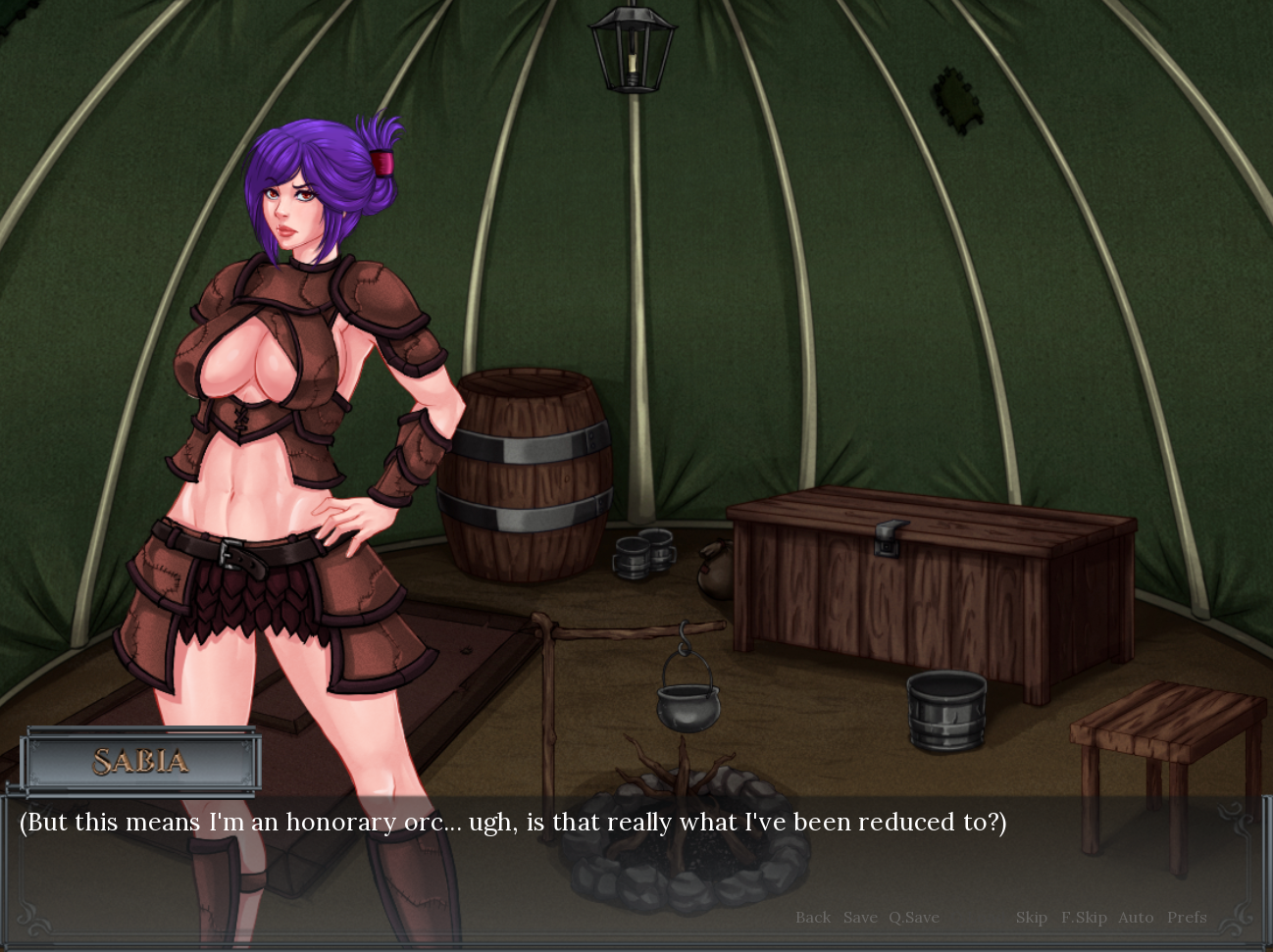
Task: Open the Prefs menu
Action: coord(1187,918)
